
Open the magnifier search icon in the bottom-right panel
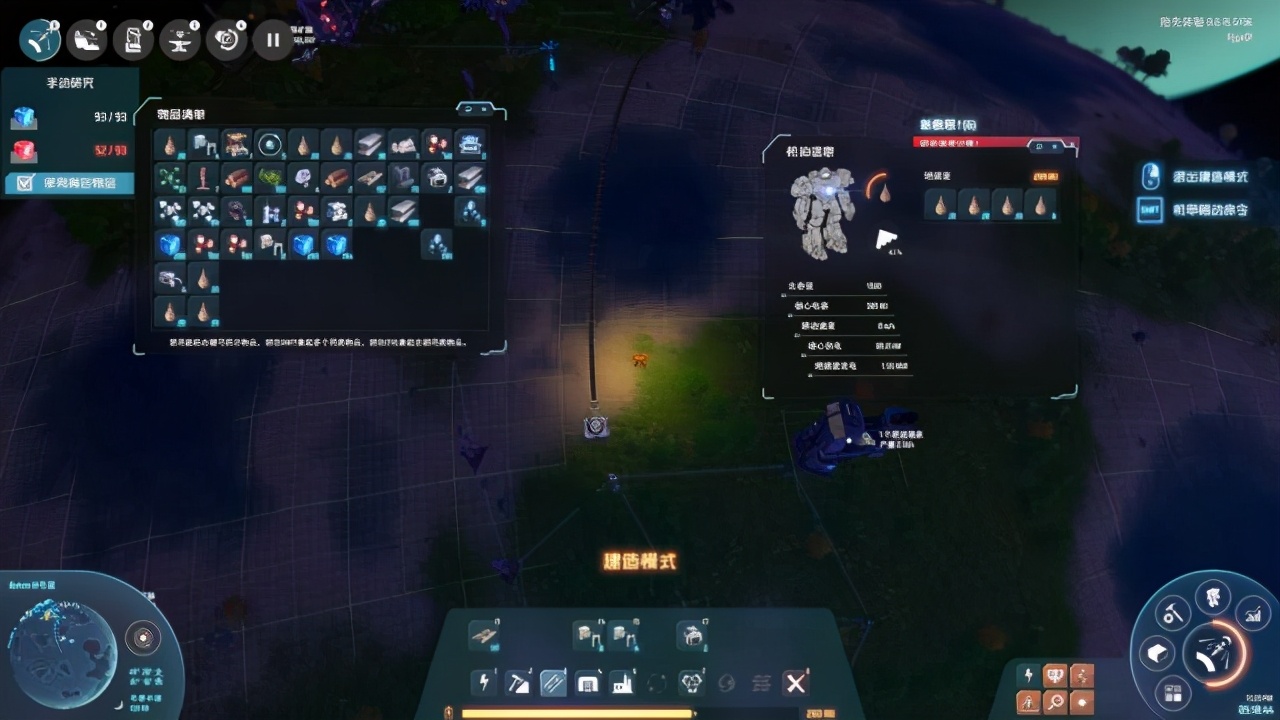pos(1054,702)
